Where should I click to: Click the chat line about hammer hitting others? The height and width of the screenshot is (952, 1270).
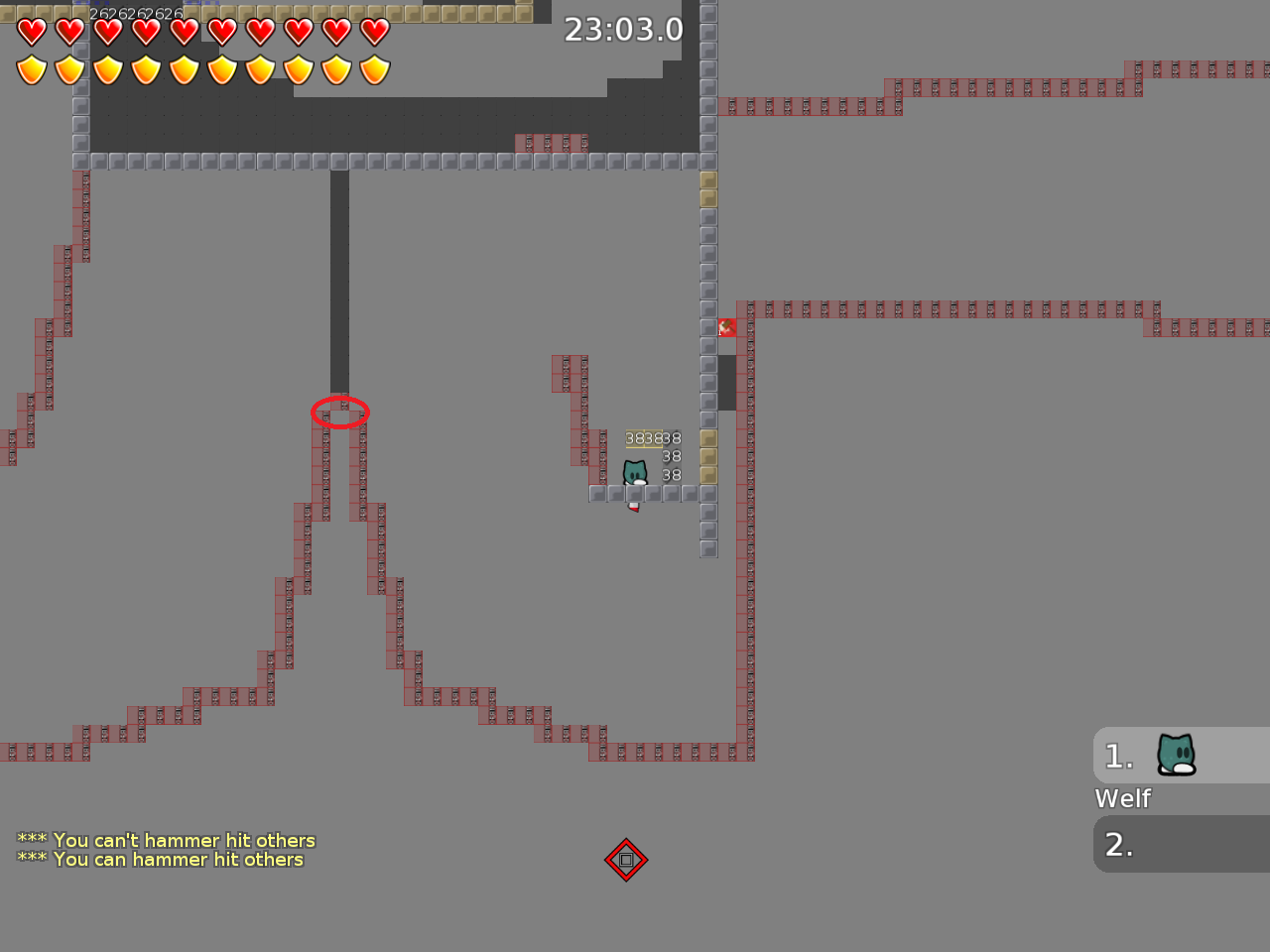[165, 840]
